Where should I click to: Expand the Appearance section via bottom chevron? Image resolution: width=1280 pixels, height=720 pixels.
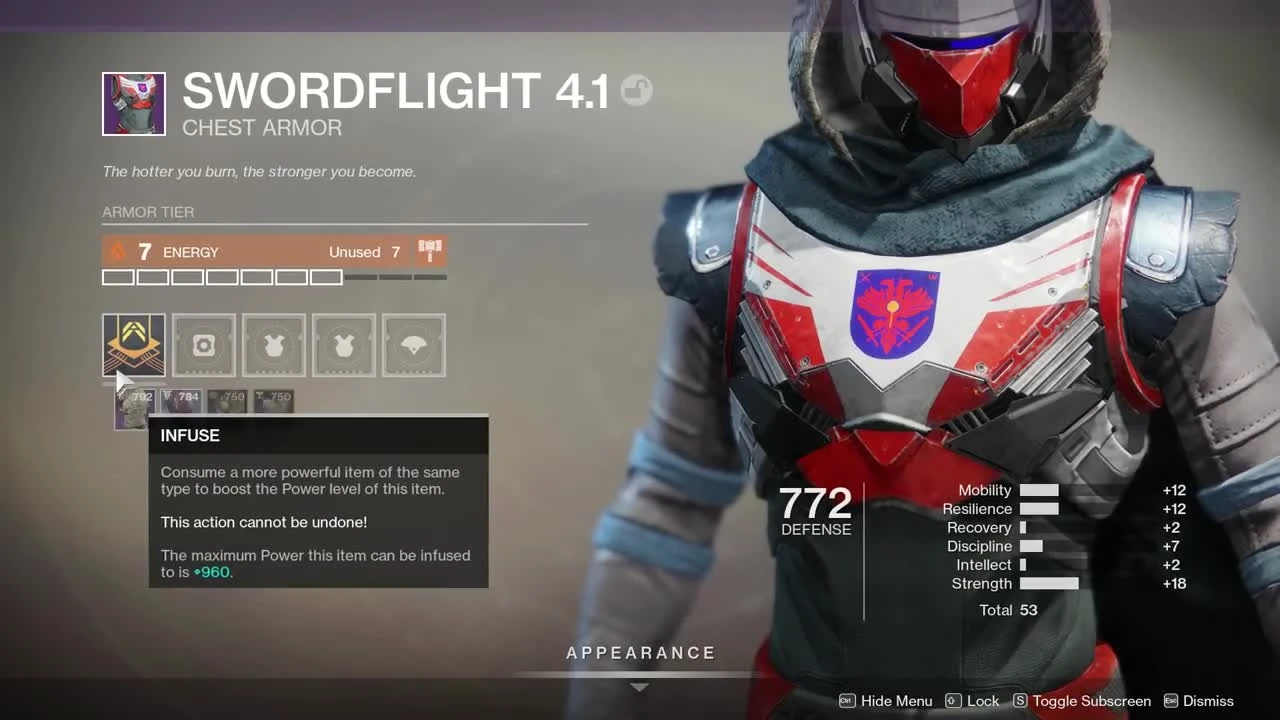click(x=639, y=687)
